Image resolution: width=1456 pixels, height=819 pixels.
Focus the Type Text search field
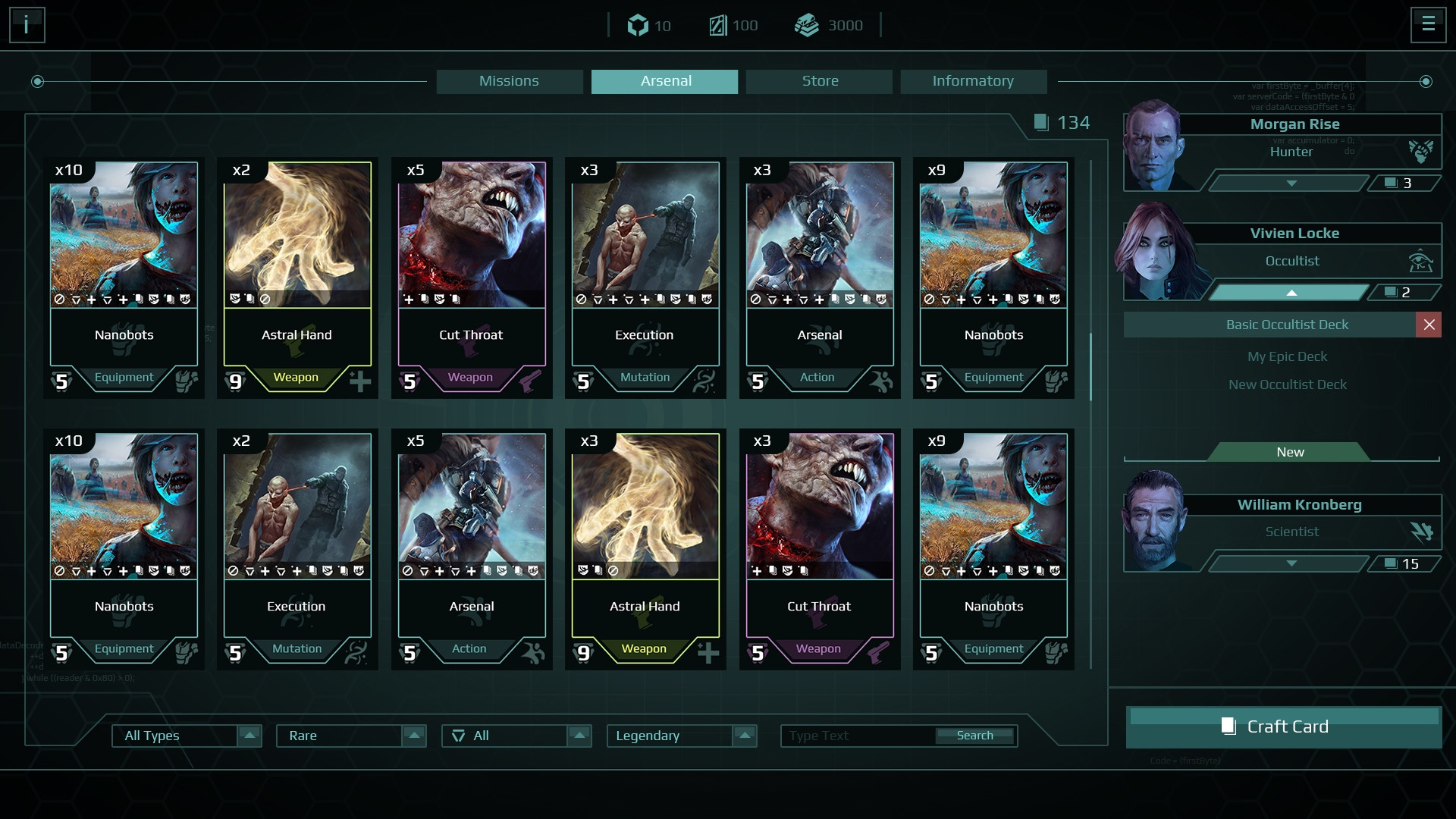tap(857, 736)
